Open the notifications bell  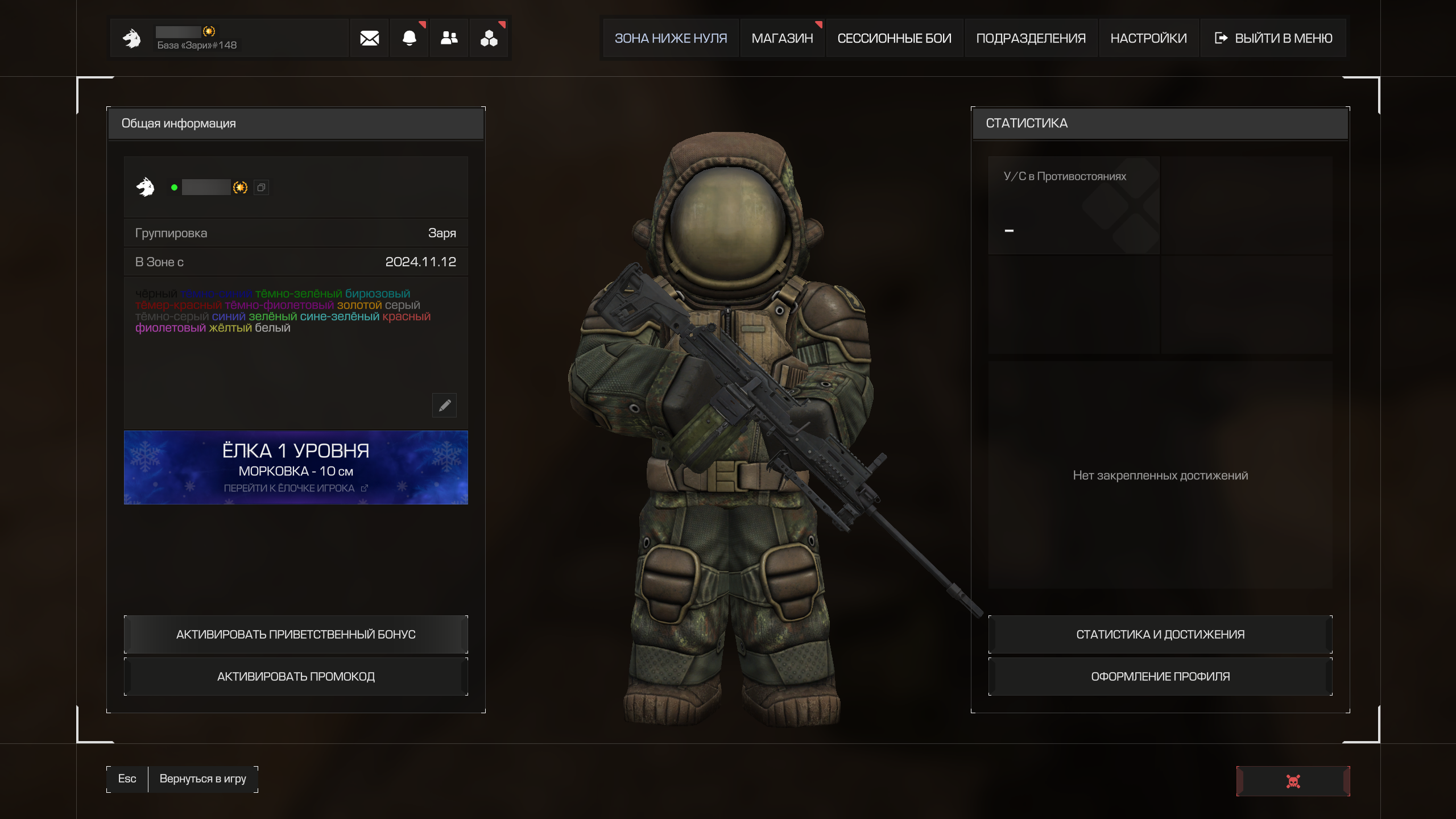pos(409,38)
